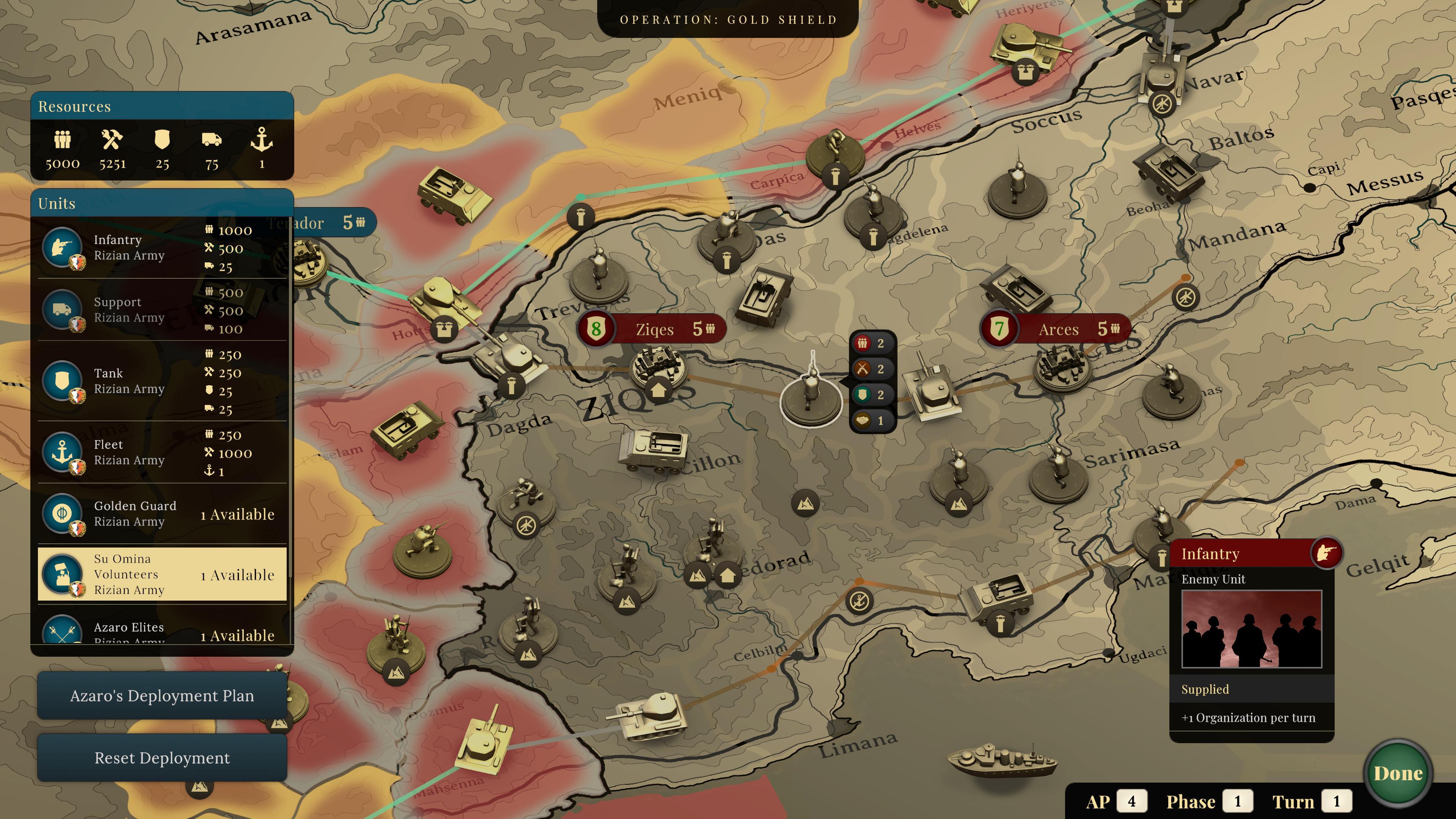Open the Ziqes region banner showing 5 capacity
Screen dimensions: 1456x819
[x=650, y=329]
